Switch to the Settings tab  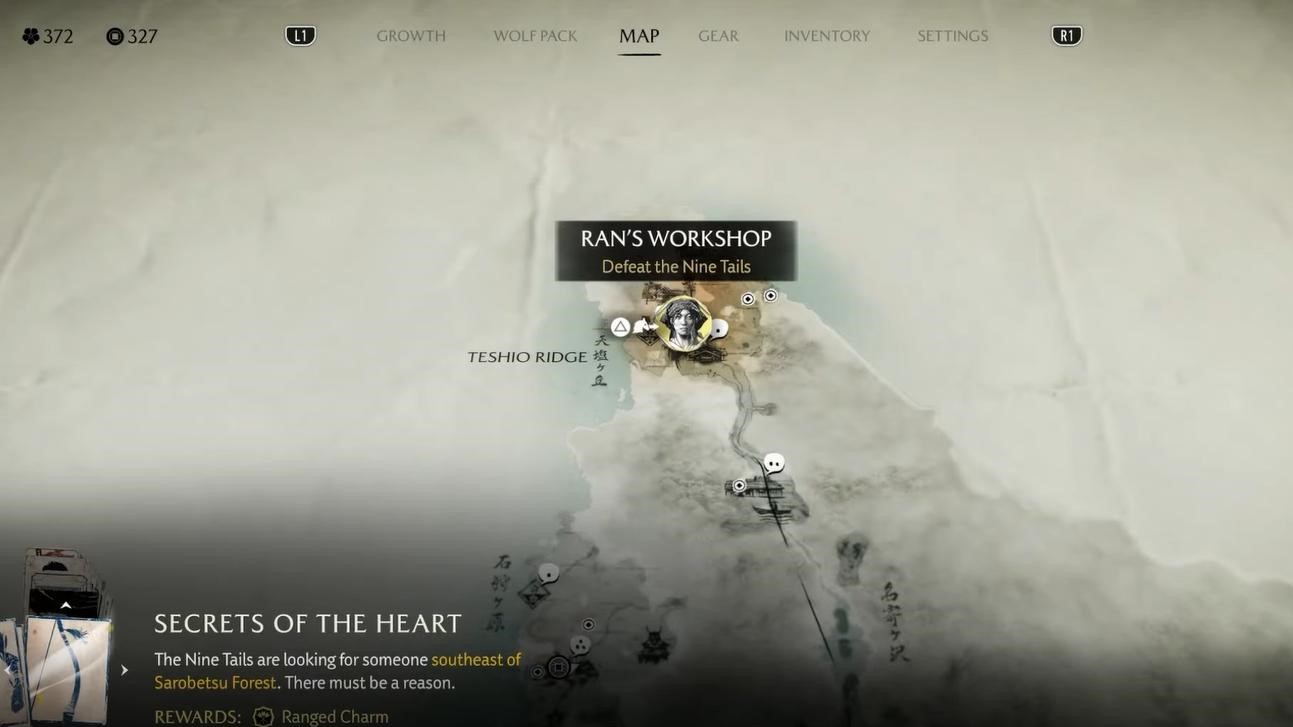pyautogui.click(x=953, y=36)
